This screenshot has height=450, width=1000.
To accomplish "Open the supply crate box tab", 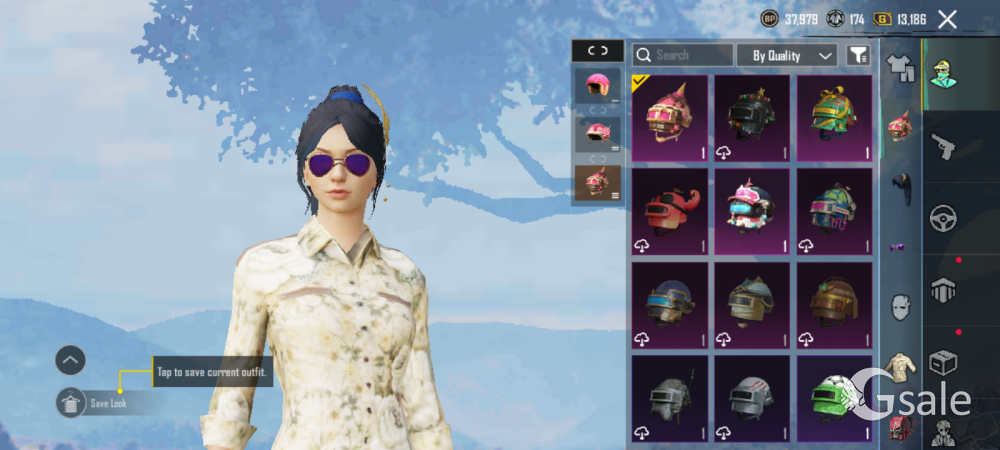I will tap(942, 361).
